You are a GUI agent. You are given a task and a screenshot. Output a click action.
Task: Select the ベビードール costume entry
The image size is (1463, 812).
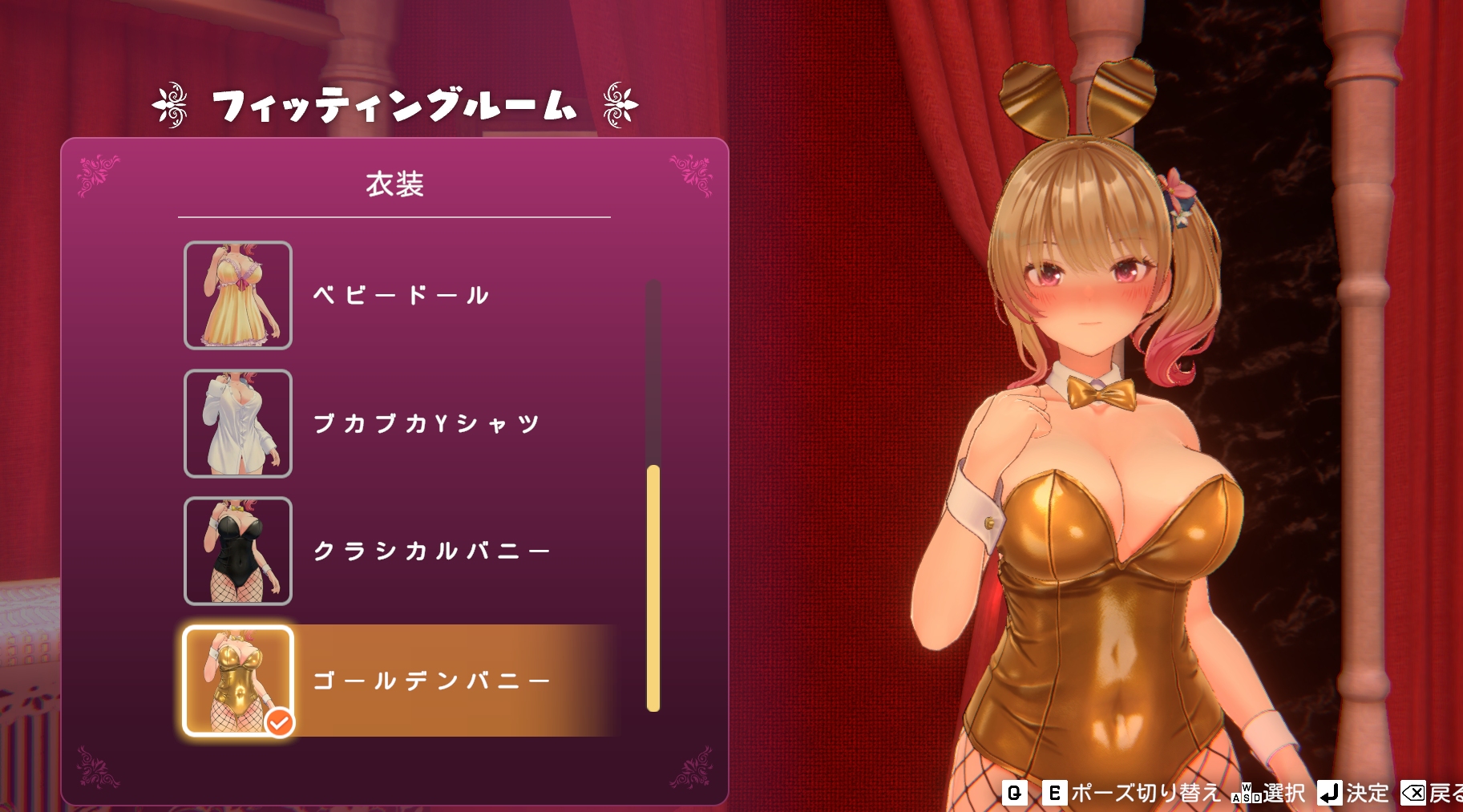pos(401,295)
